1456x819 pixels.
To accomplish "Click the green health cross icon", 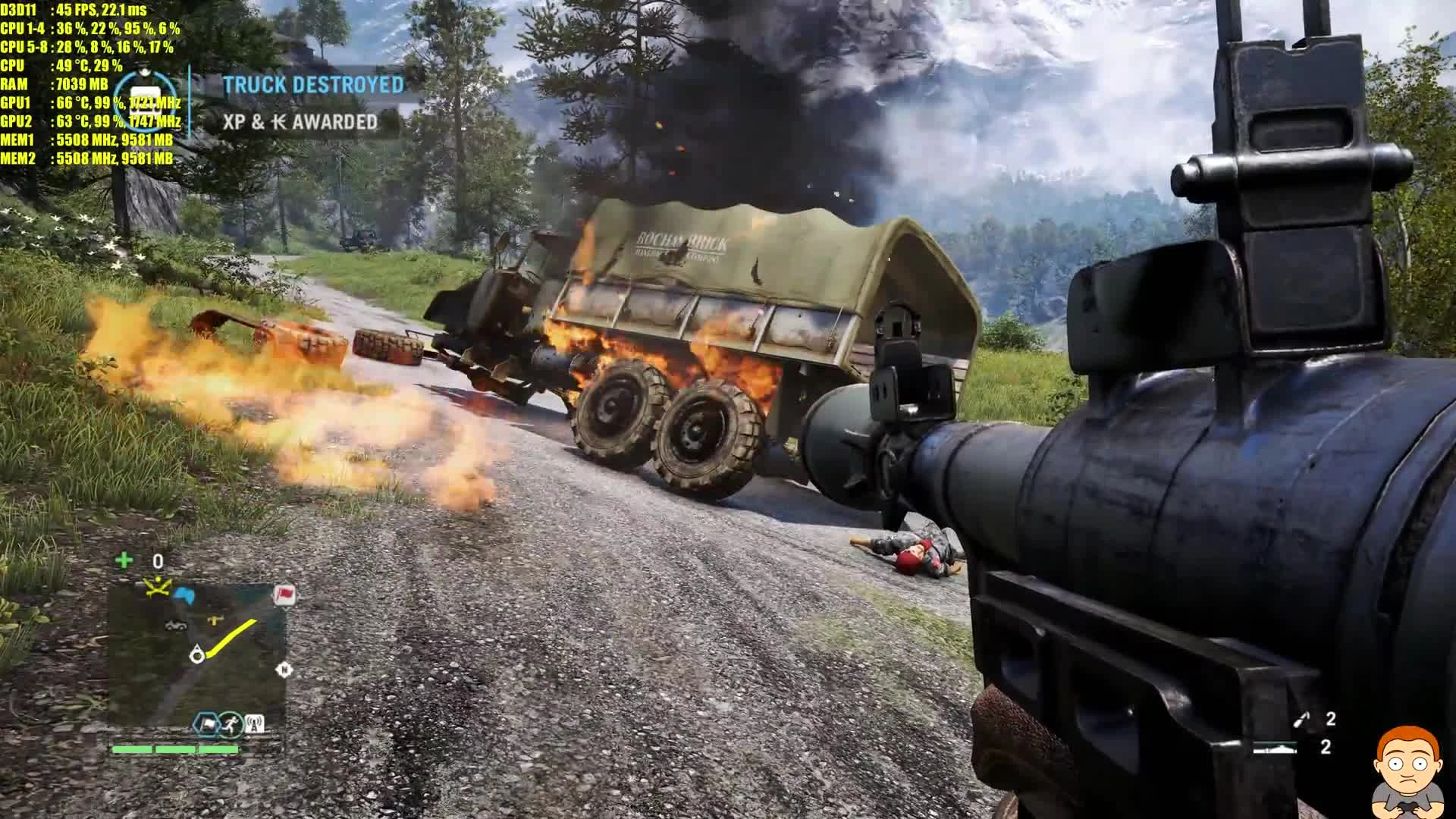I will tap(124, 560).
